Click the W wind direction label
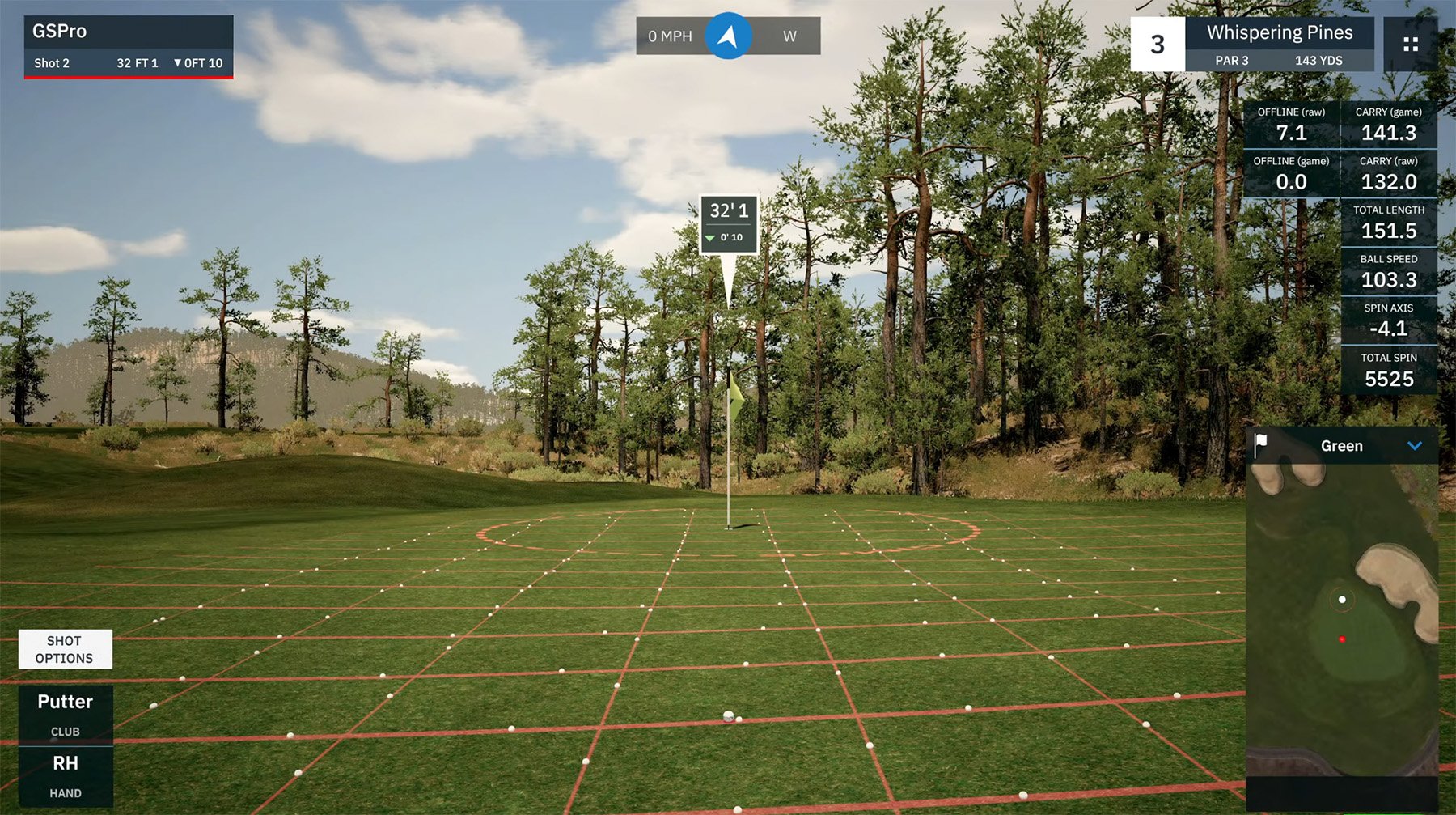The image size is (1456, 815). click(790, 36)
